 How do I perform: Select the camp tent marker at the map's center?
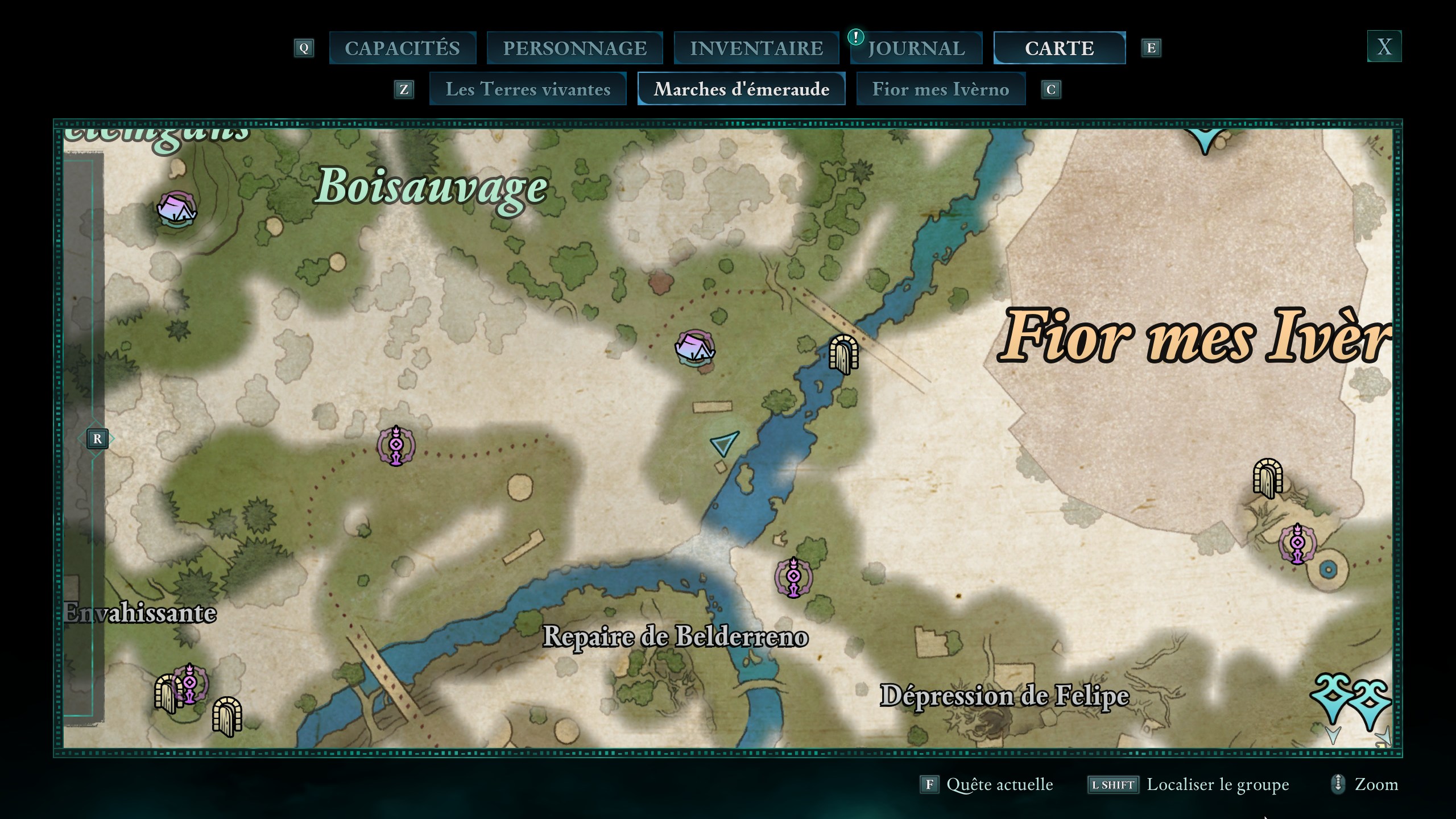pos(694,347)
